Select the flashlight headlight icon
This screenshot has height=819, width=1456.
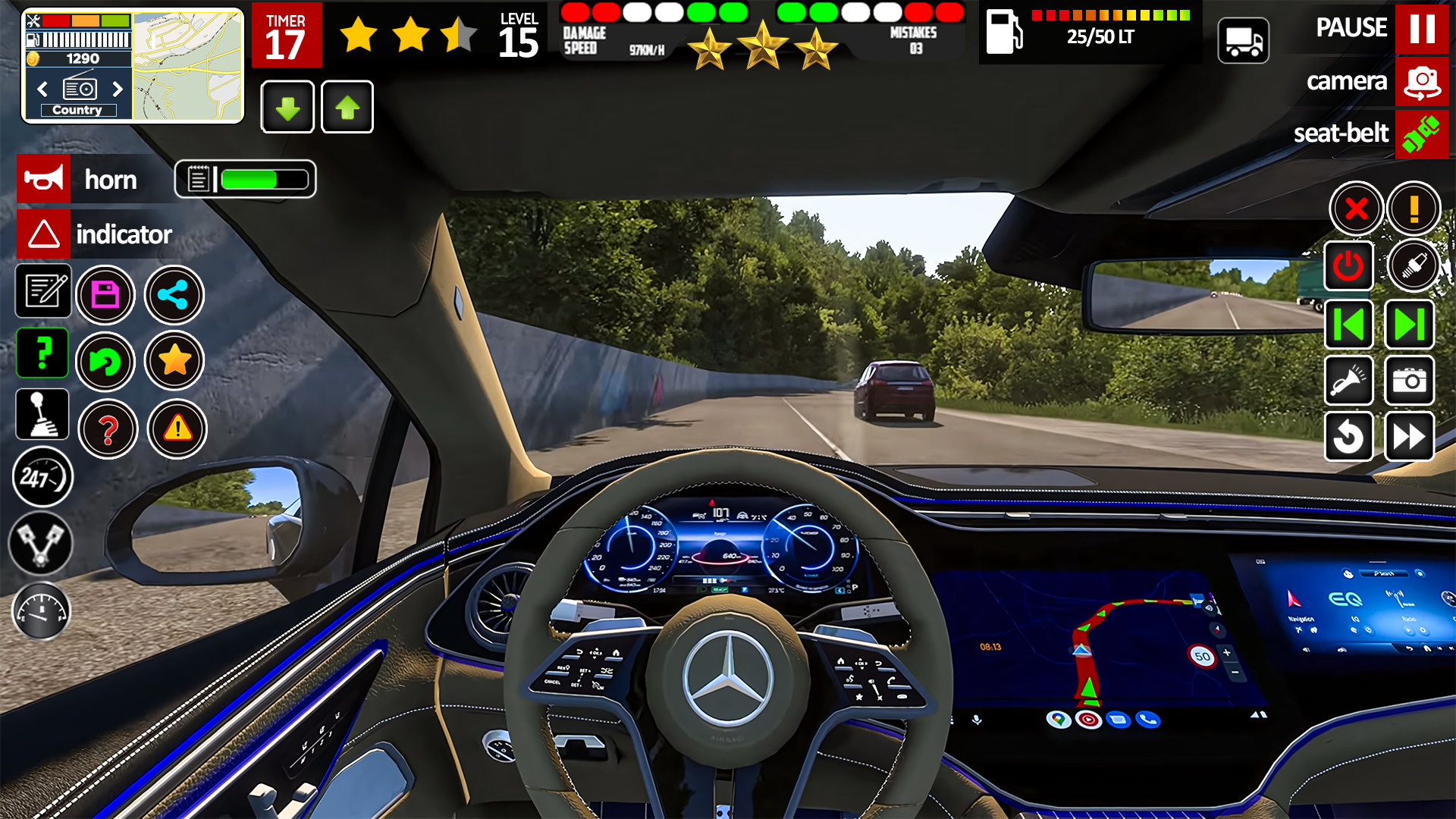[1349, 381]
